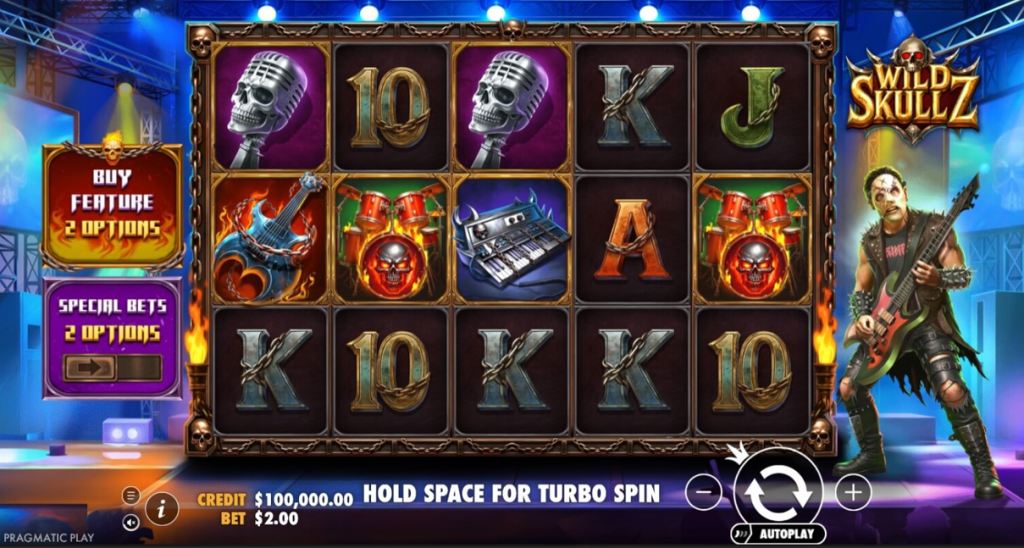
Task: Open the Buy Feature options
Action: click(112, 206)
